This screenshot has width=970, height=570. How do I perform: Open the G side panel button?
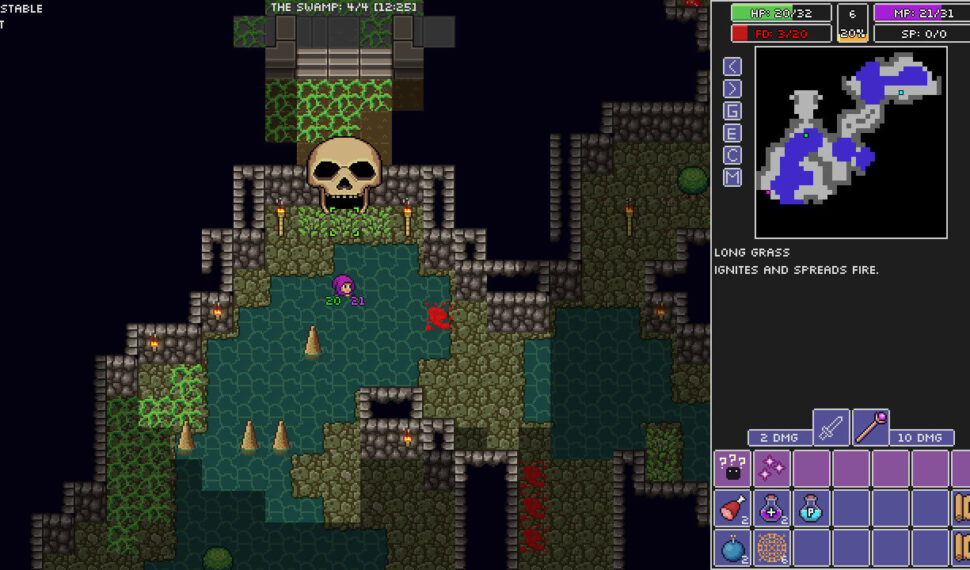pos(733,111)
